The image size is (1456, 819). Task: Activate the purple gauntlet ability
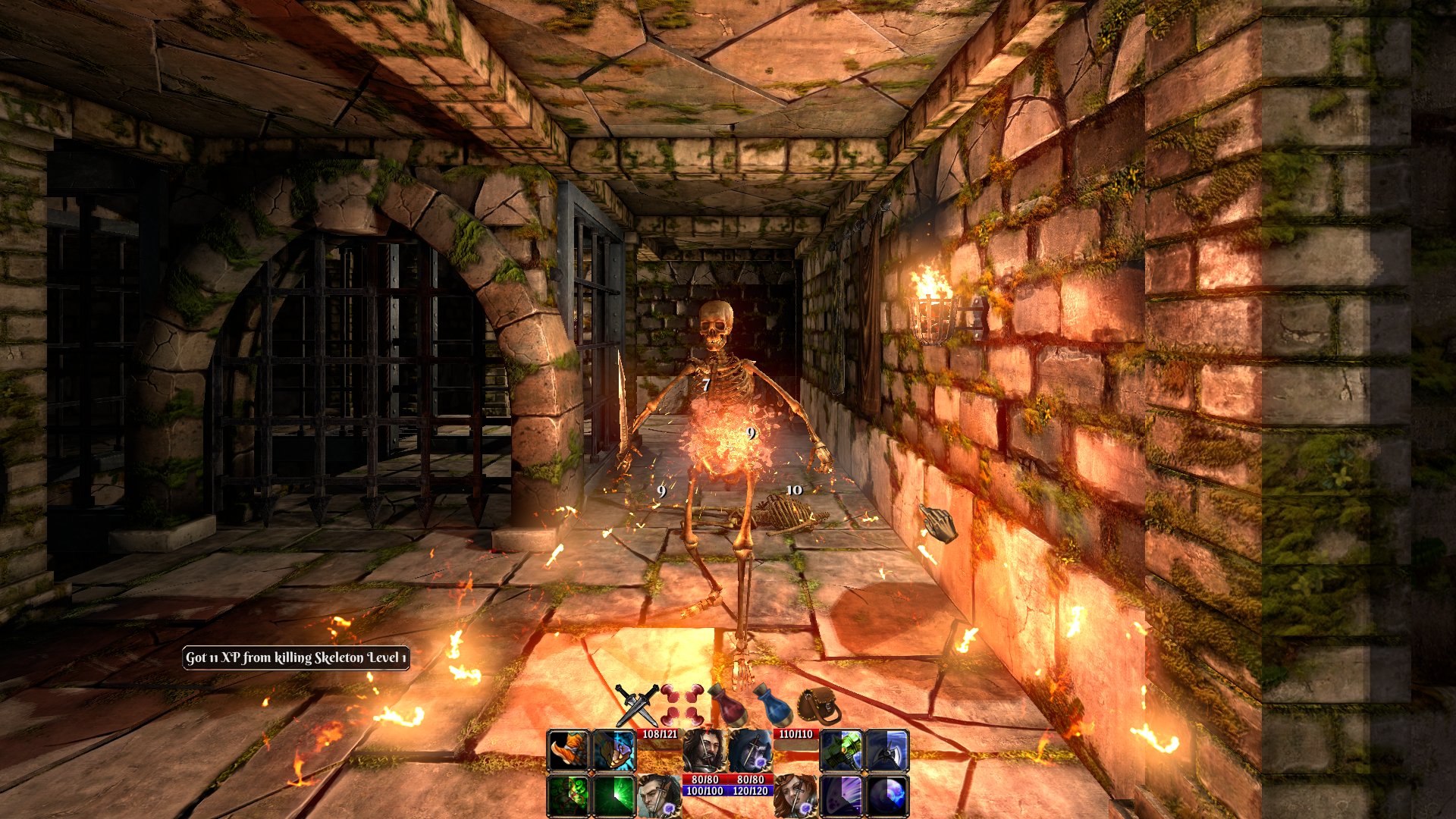point(613,750)
